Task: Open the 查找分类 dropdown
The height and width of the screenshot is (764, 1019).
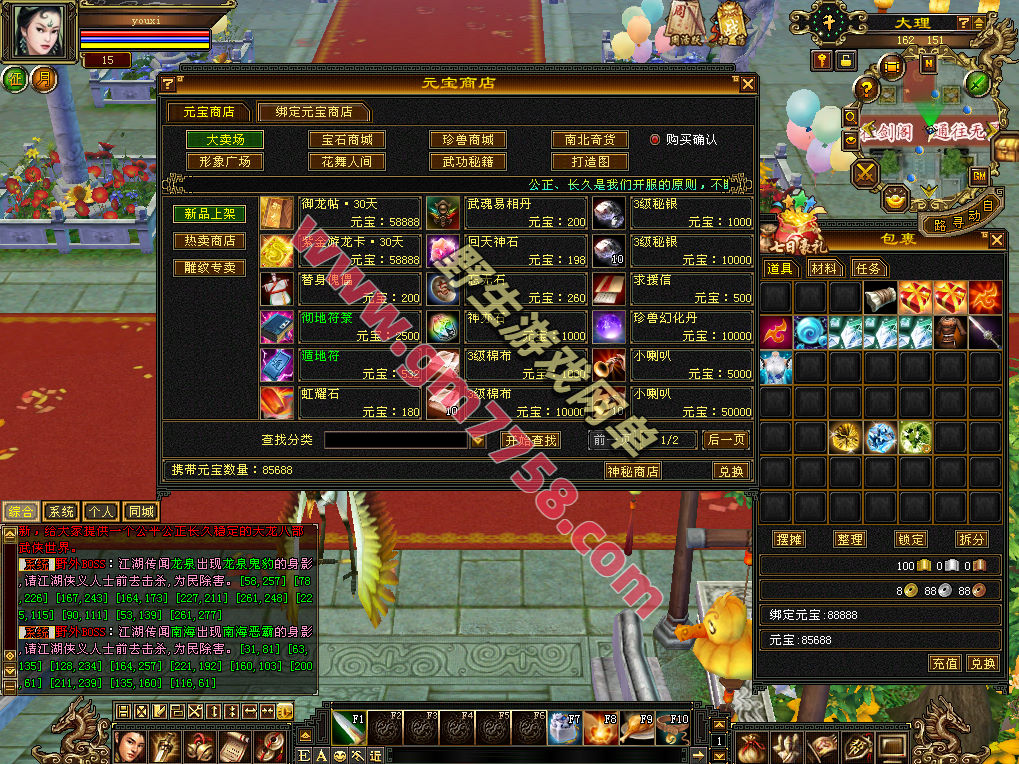Action: pyautogui.click(x=478, y=440)
